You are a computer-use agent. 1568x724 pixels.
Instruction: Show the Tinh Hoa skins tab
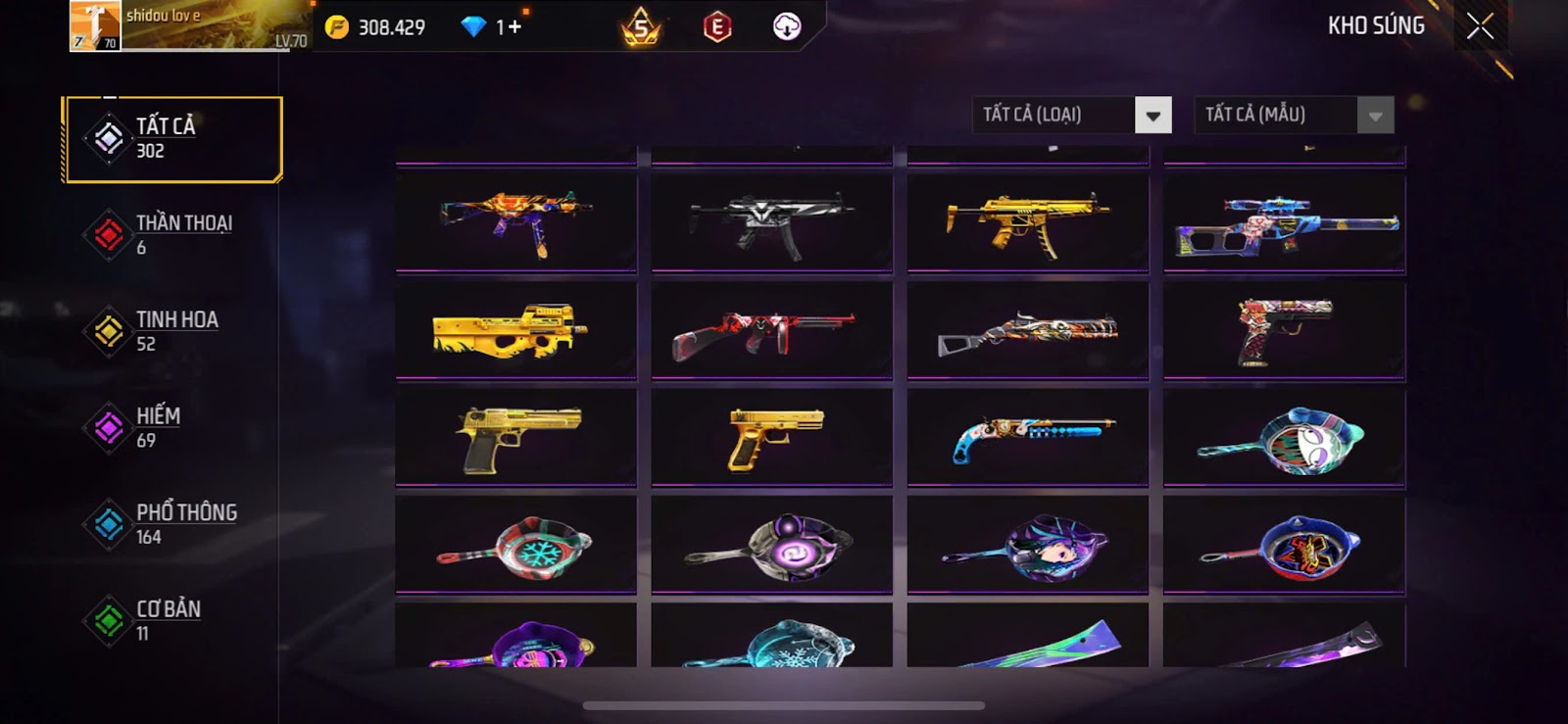172,331
